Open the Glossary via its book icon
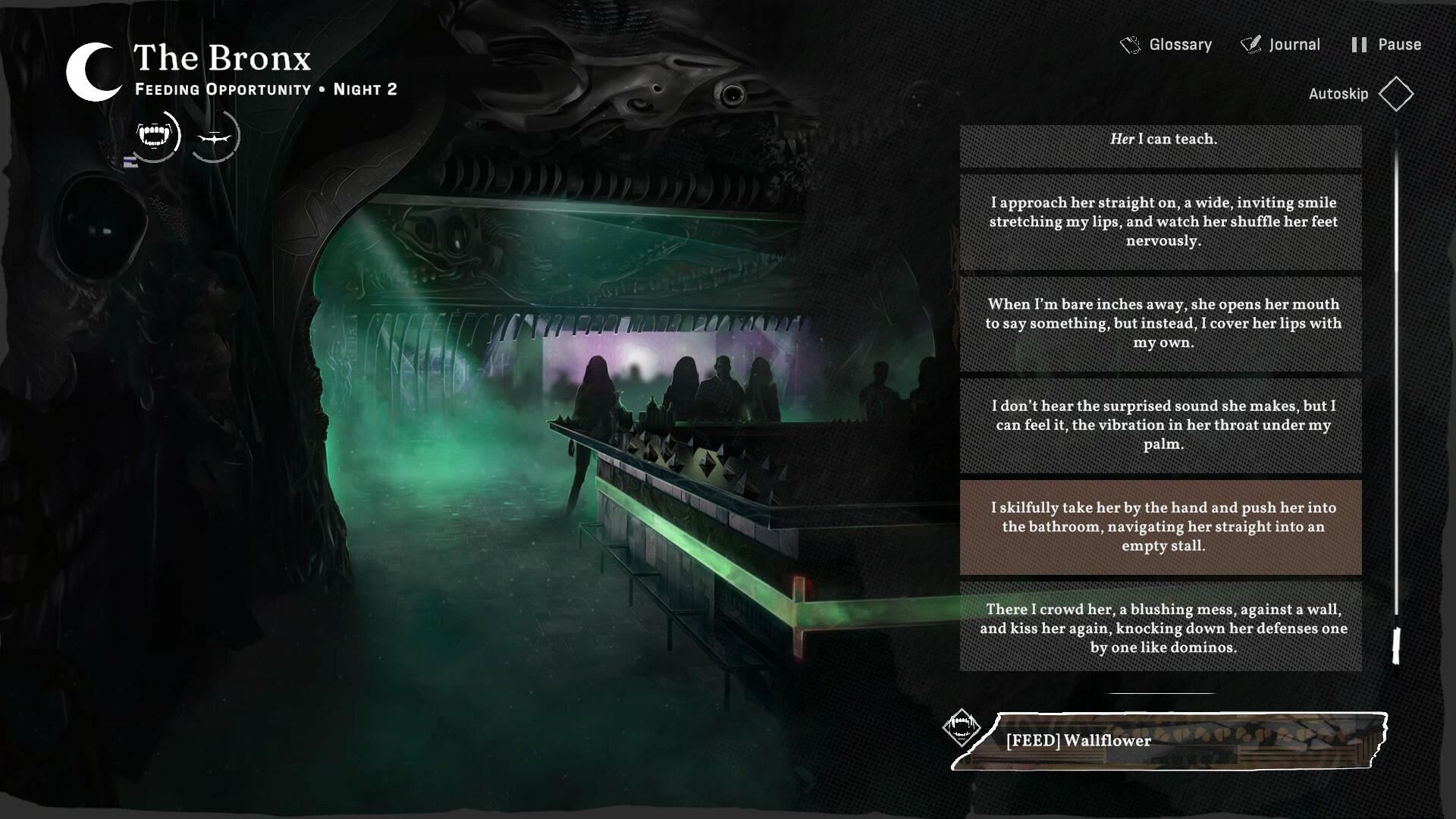This screenshot has width=1456, height=819. [1131, 44]
